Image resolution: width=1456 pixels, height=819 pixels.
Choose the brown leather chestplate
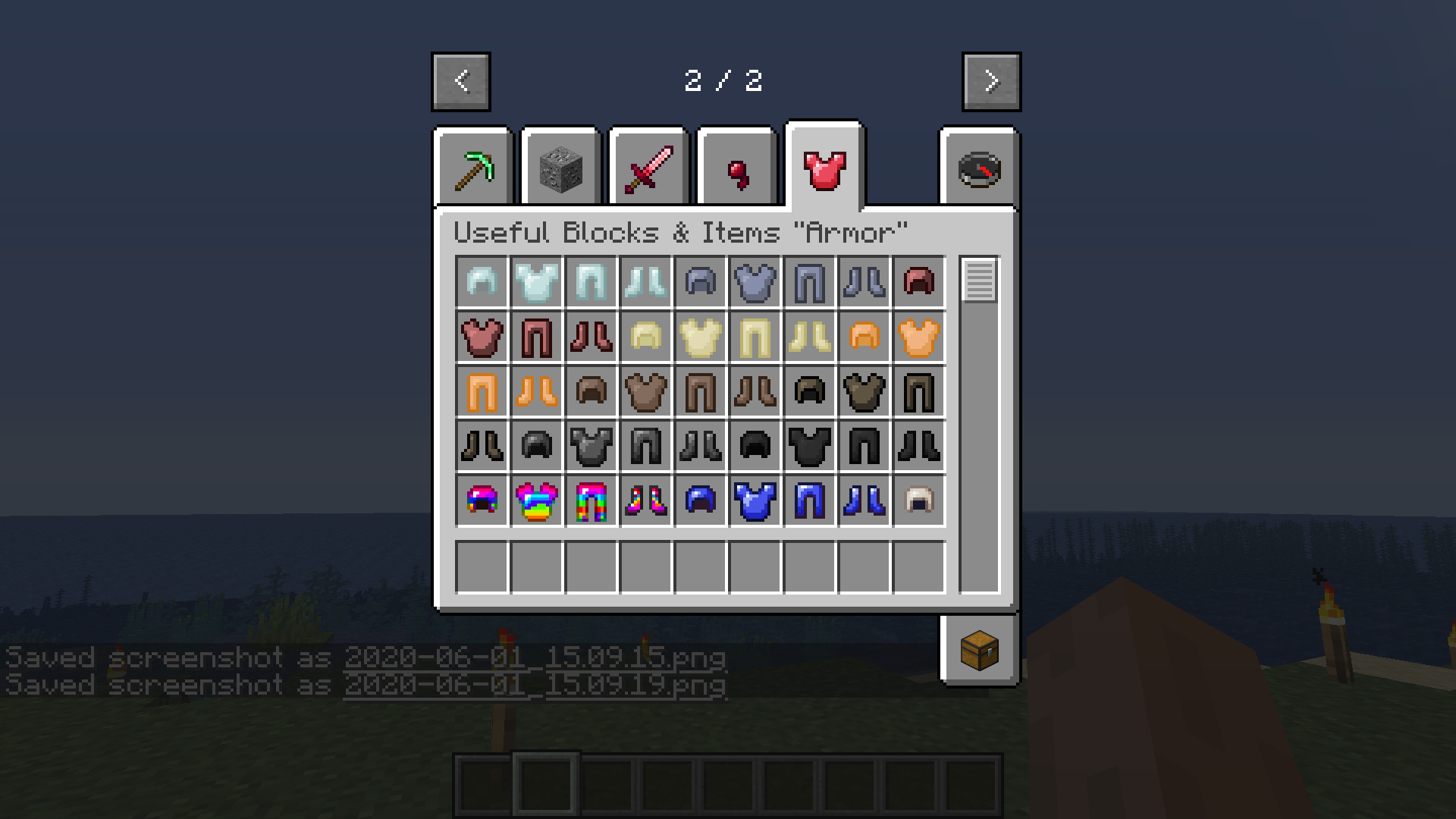[646, 391]
